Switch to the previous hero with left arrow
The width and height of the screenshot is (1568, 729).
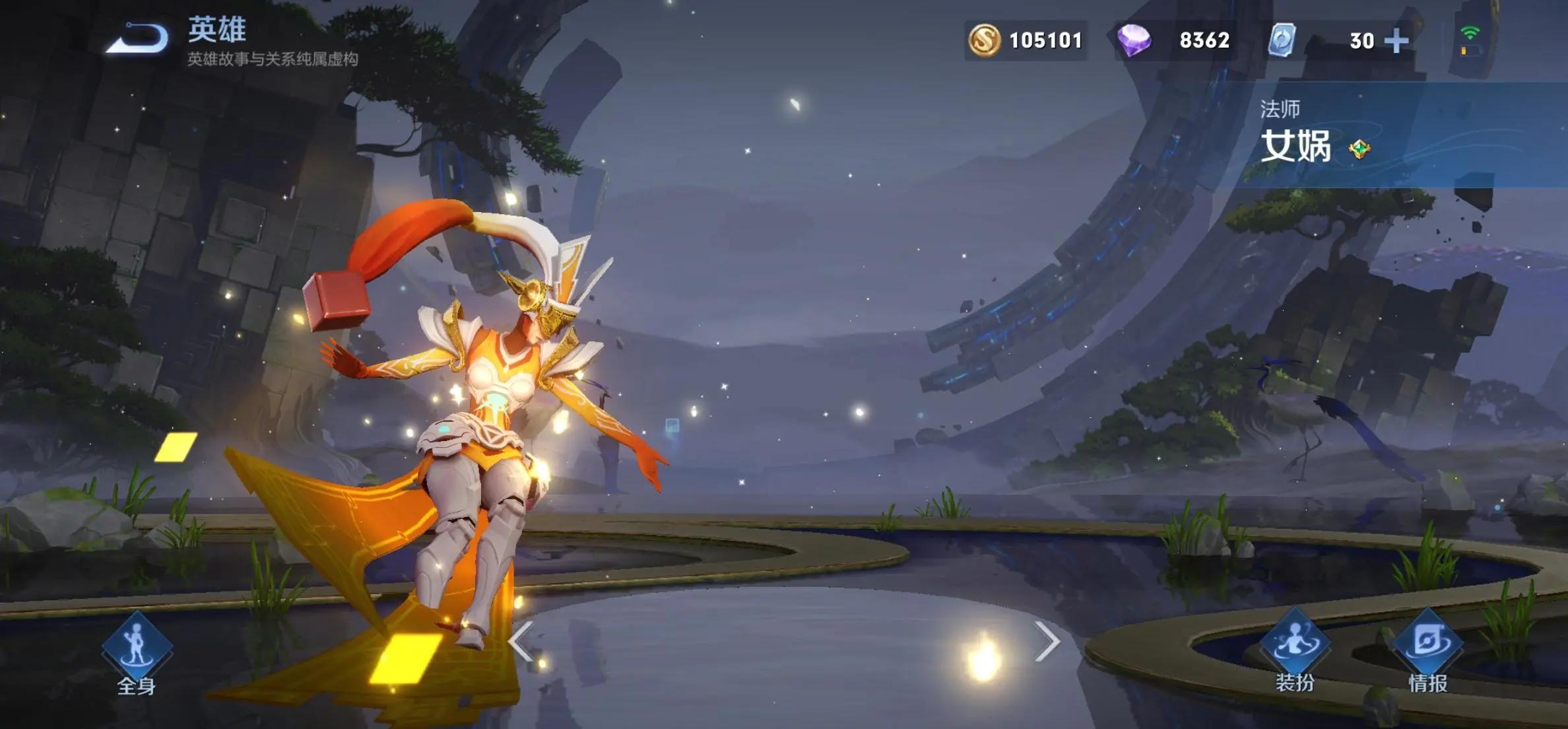coord(521,641)
